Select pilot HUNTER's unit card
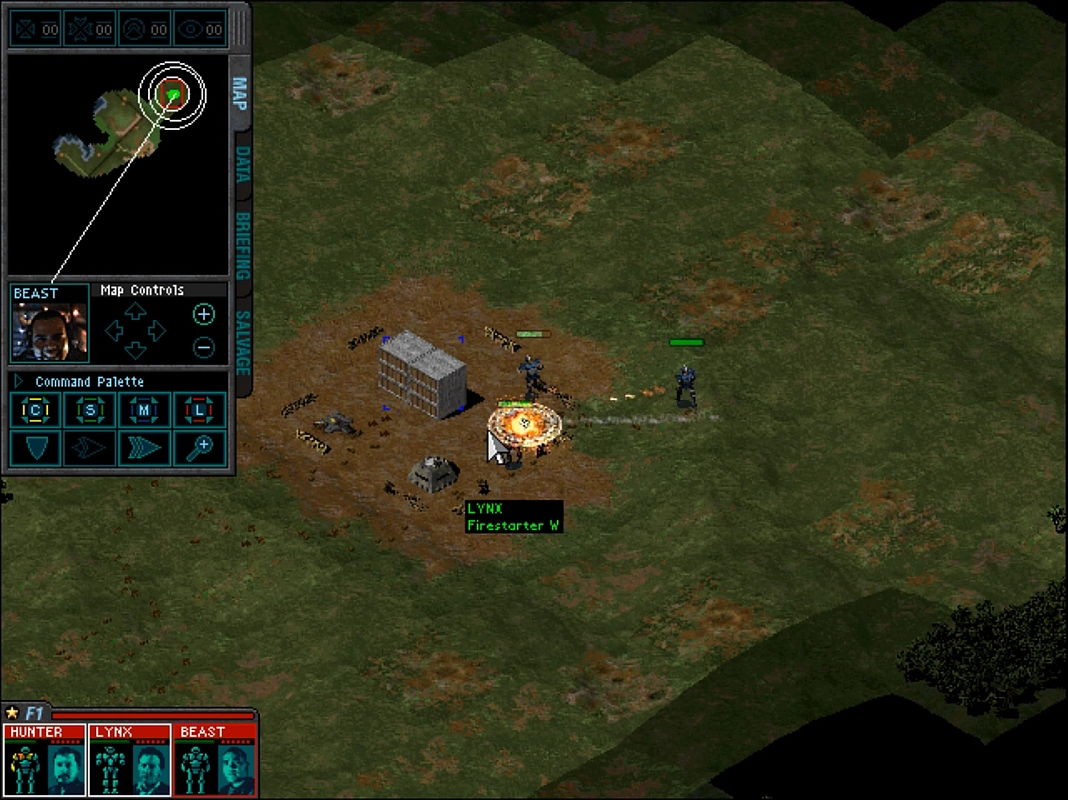The height and width of the screenshot is (800, 1068). (44, 760)
